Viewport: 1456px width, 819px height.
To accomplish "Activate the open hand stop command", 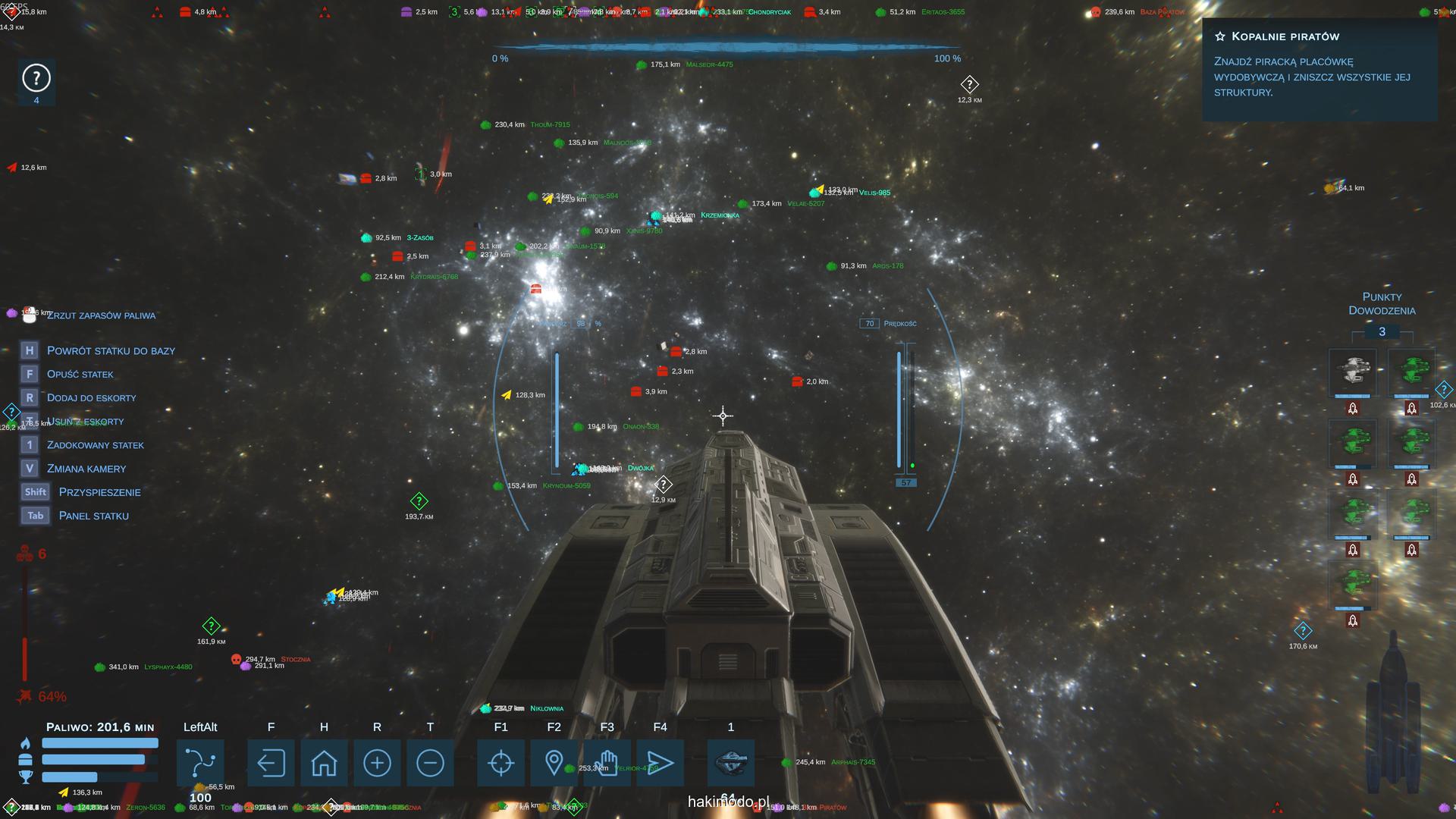I will click(607, 762).
